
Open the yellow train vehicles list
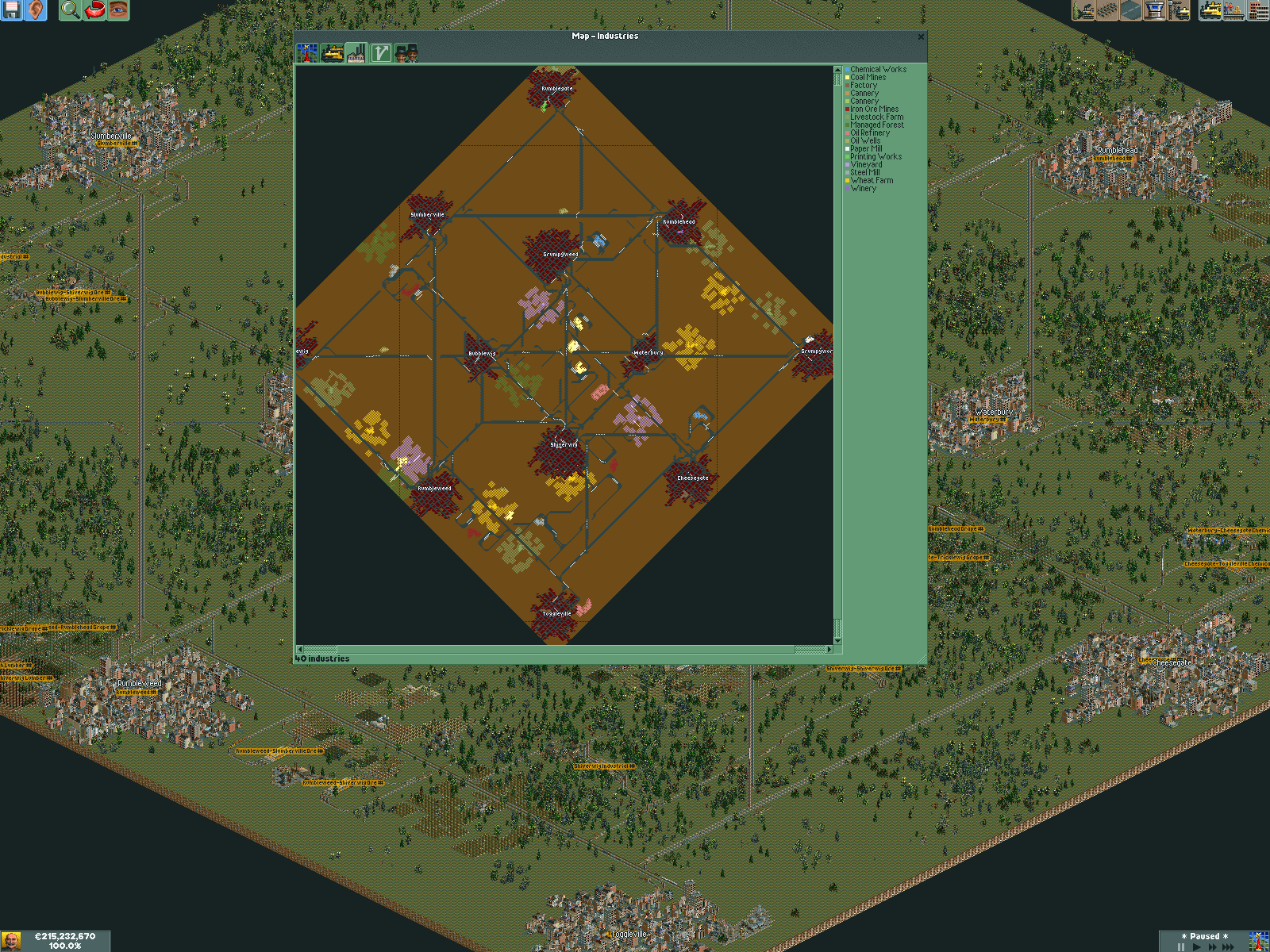(x=1210, y=10)
